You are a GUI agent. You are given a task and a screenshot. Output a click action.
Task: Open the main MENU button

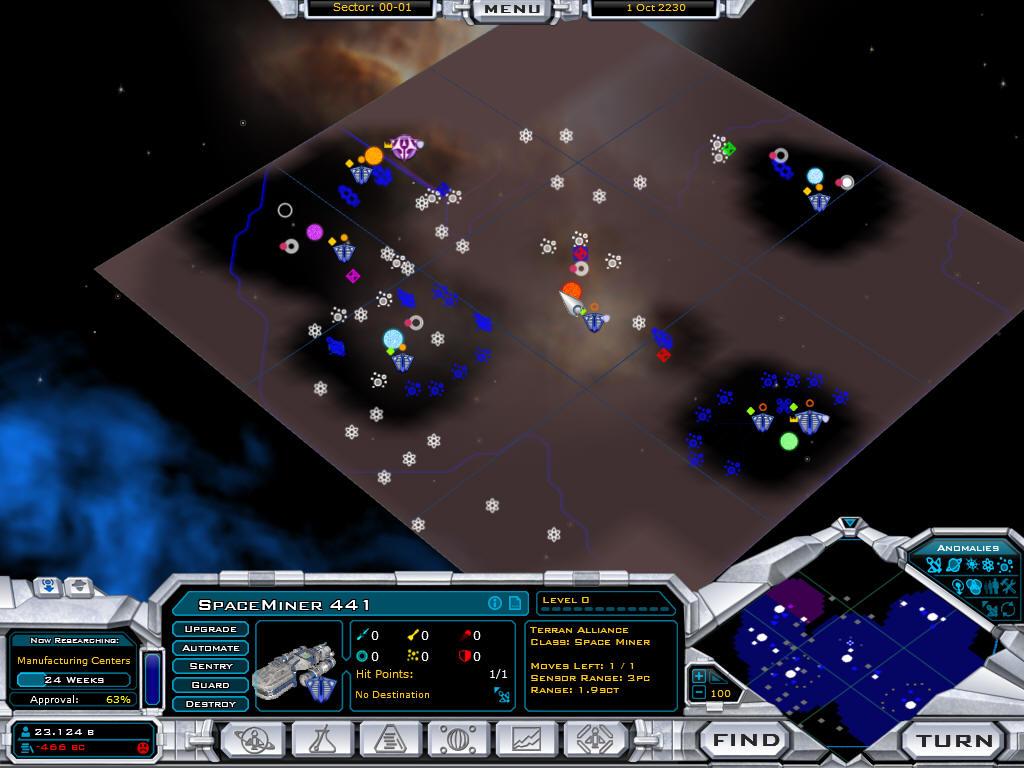point(512,9)
